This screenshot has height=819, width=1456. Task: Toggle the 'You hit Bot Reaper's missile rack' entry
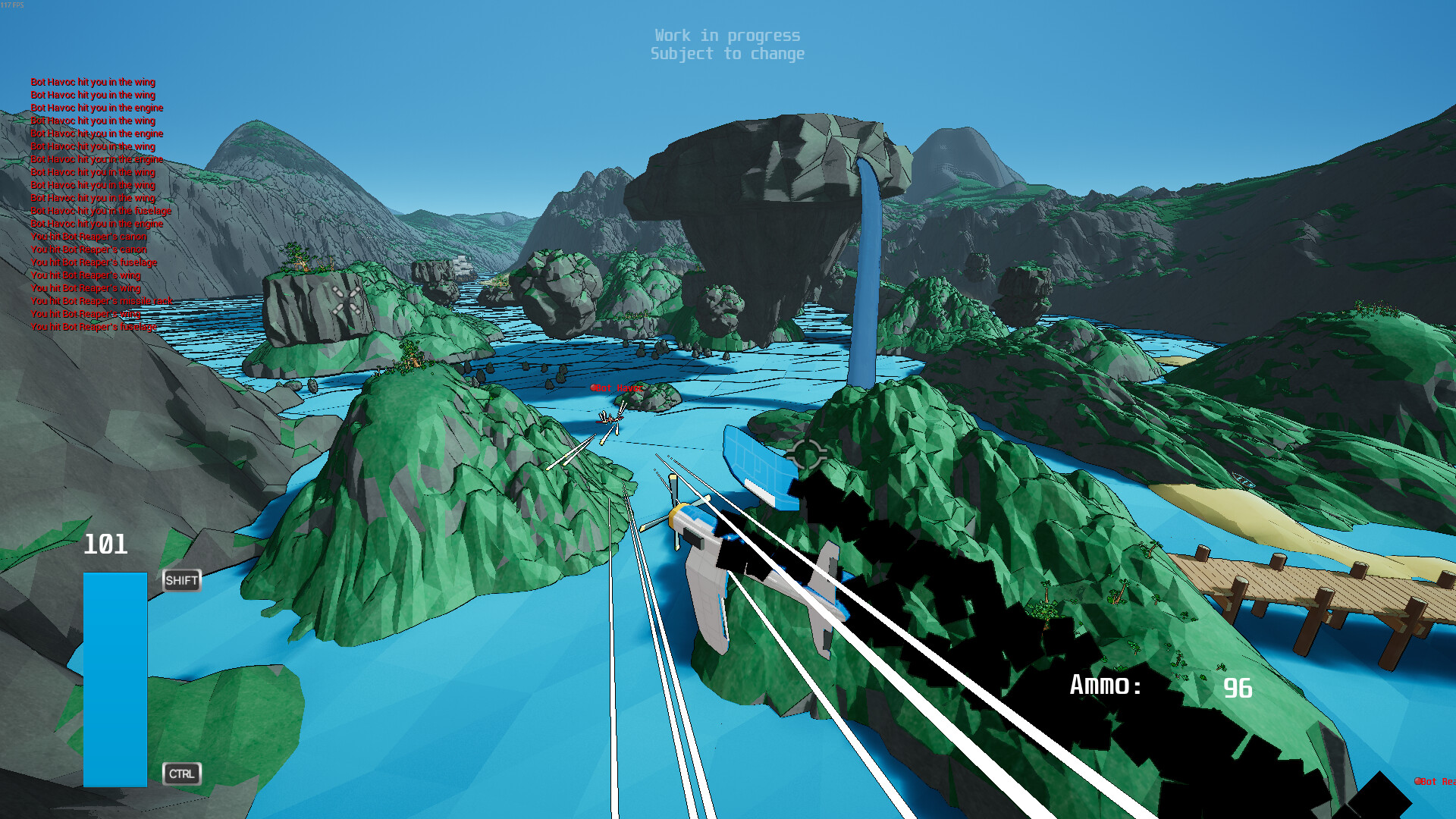point(102,301)
